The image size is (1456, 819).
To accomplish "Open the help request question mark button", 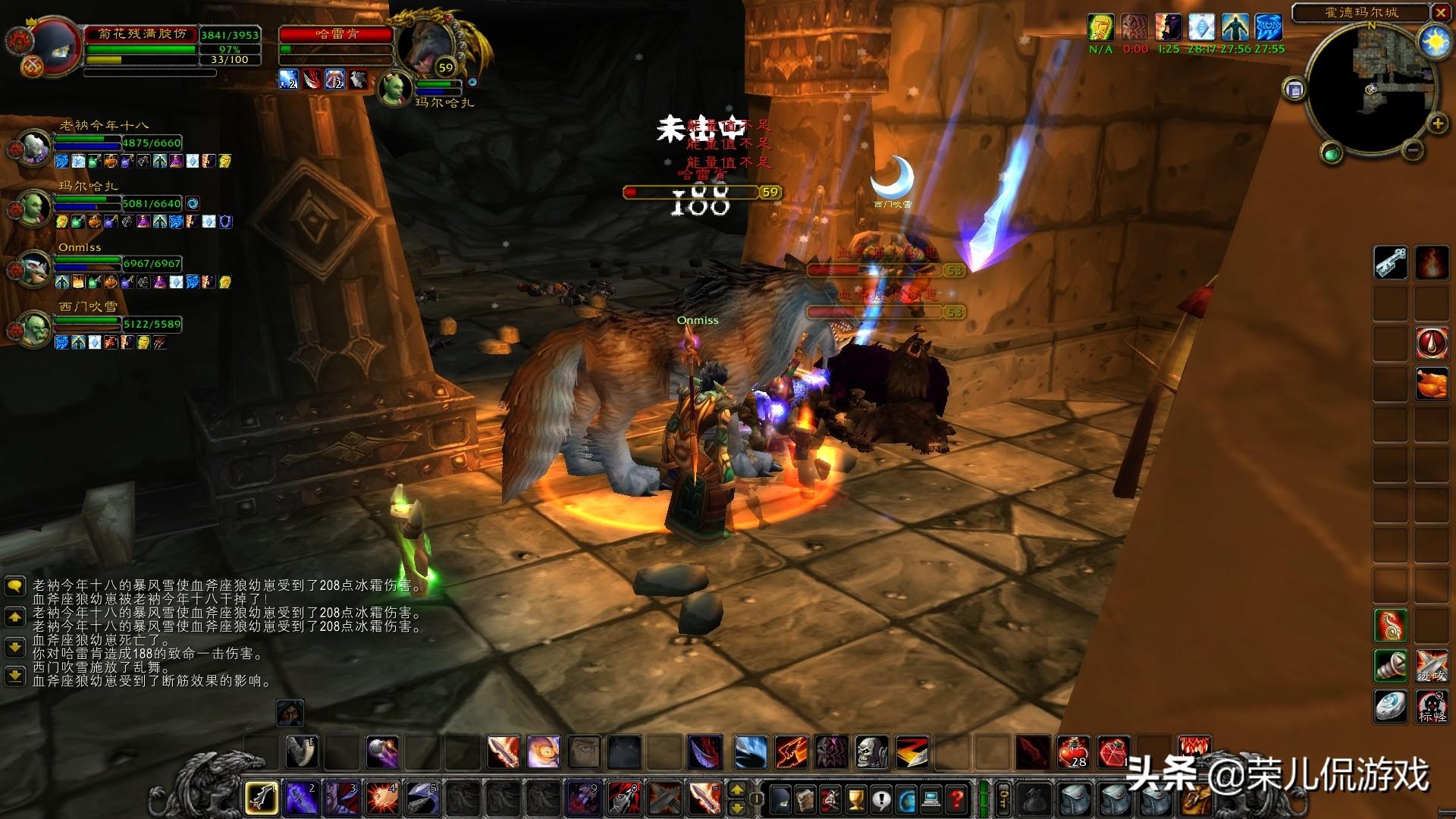I will (957, 799).
